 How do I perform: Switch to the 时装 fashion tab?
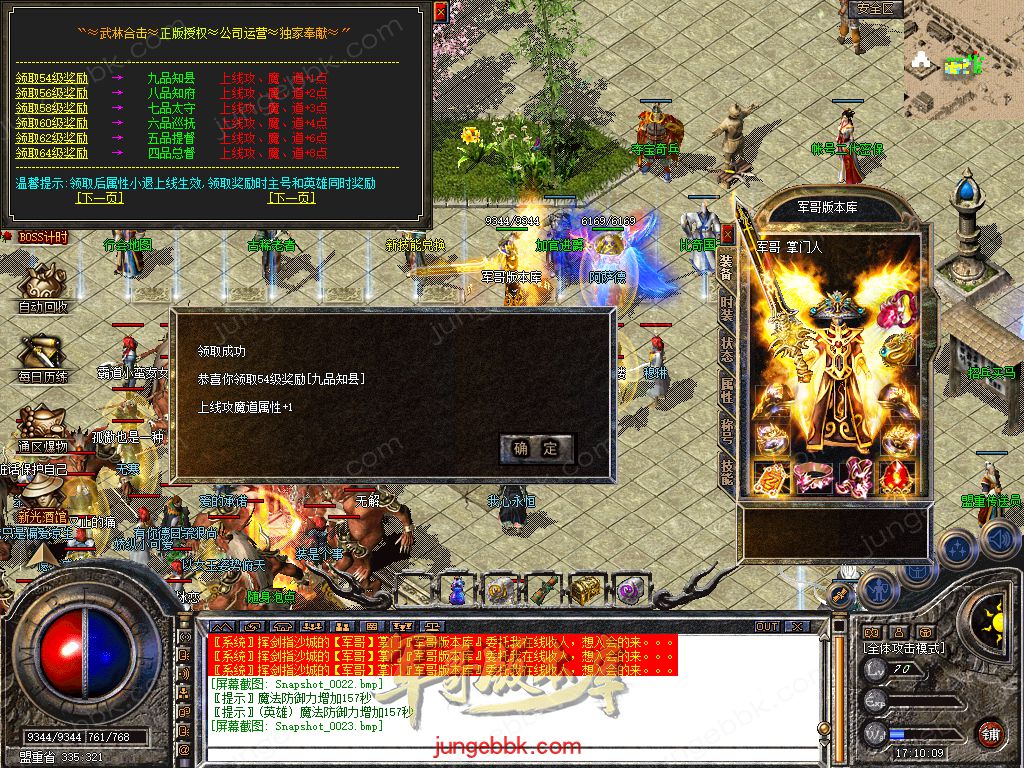pyautogui.click(x=727, y=308)
